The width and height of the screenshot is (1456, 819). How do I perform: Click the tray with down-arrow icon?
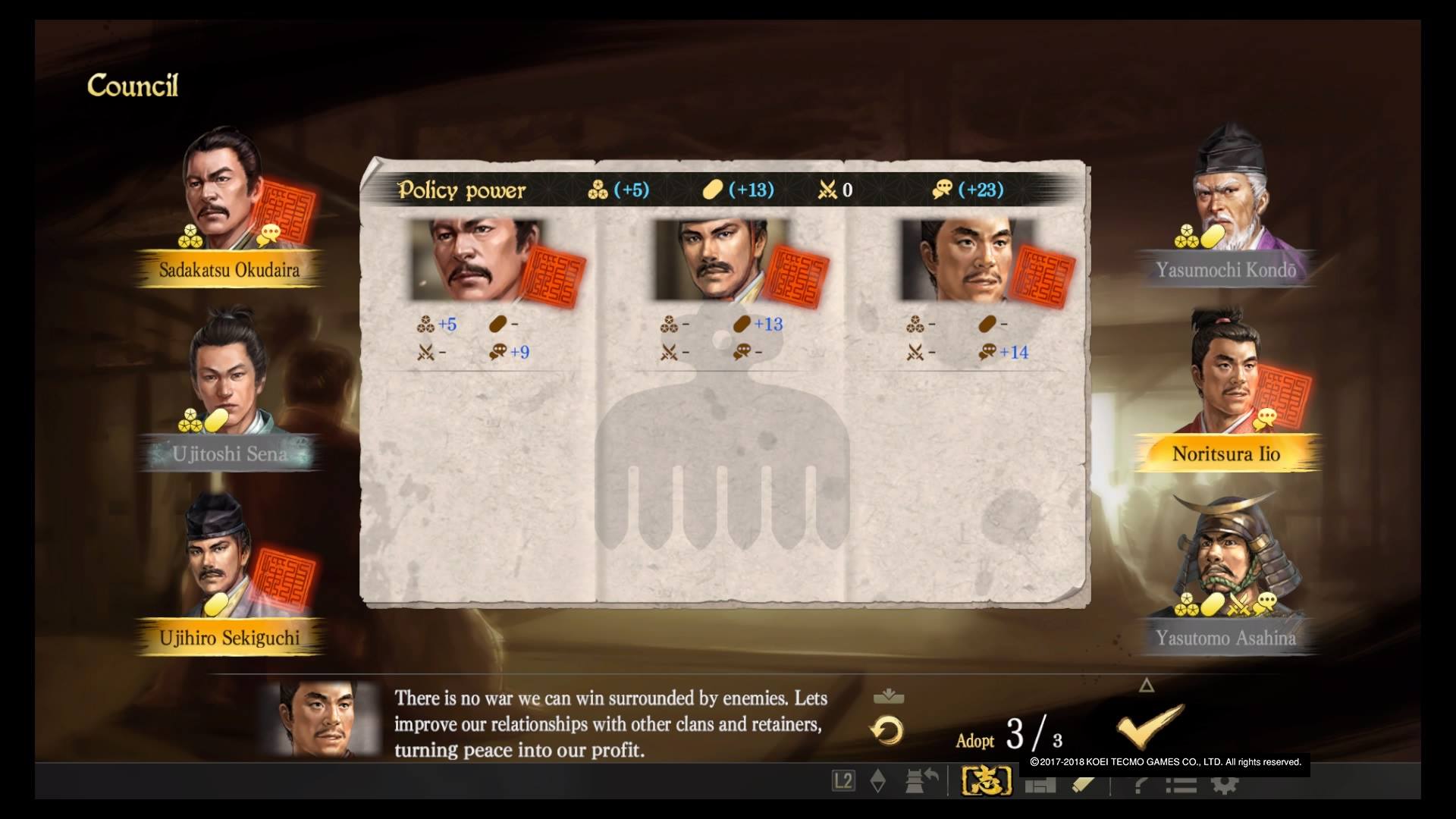click(x=888, y=696)
